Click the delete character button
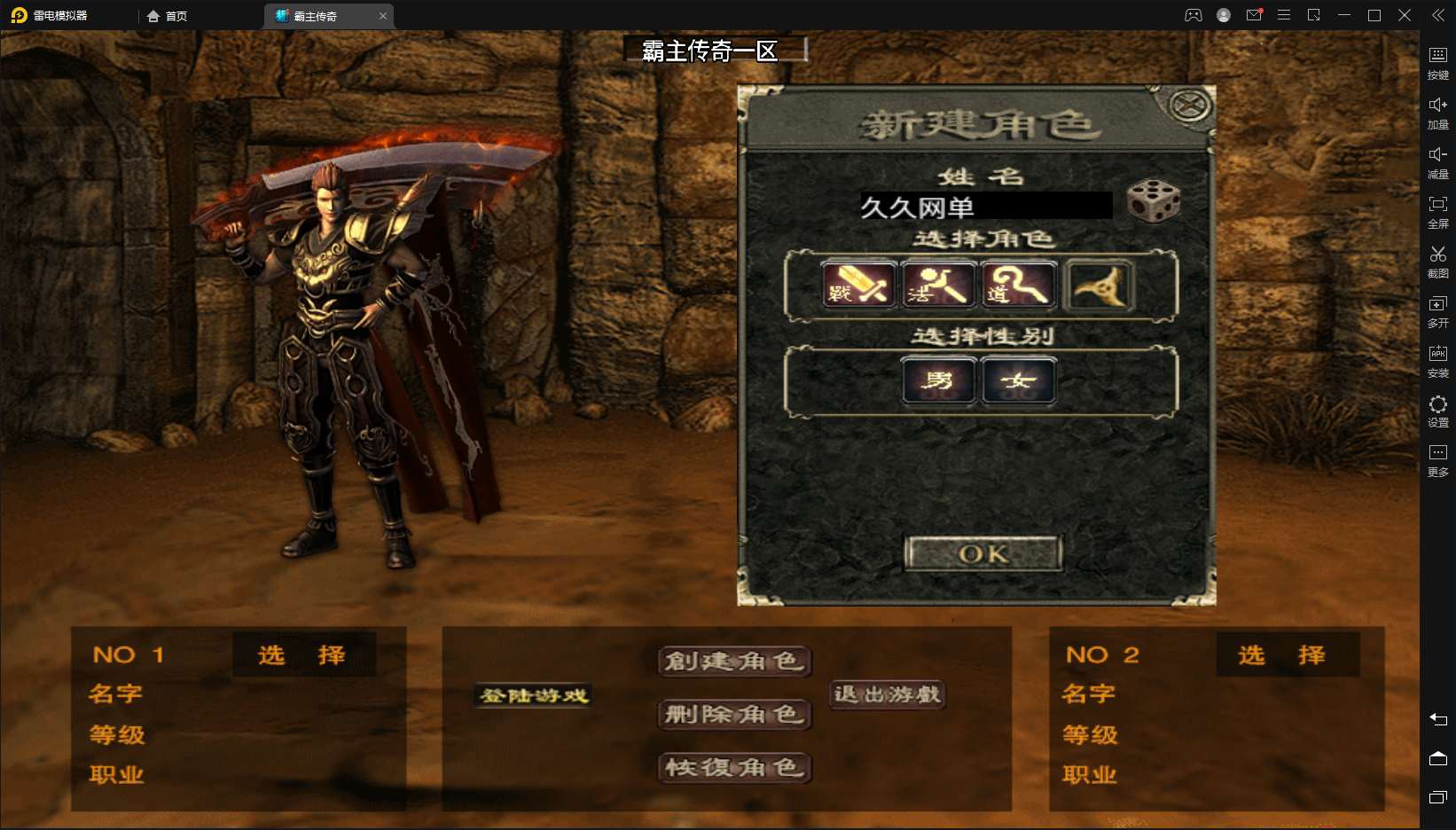Viewport: 1456px width, 830px height. tap(734, 715)
